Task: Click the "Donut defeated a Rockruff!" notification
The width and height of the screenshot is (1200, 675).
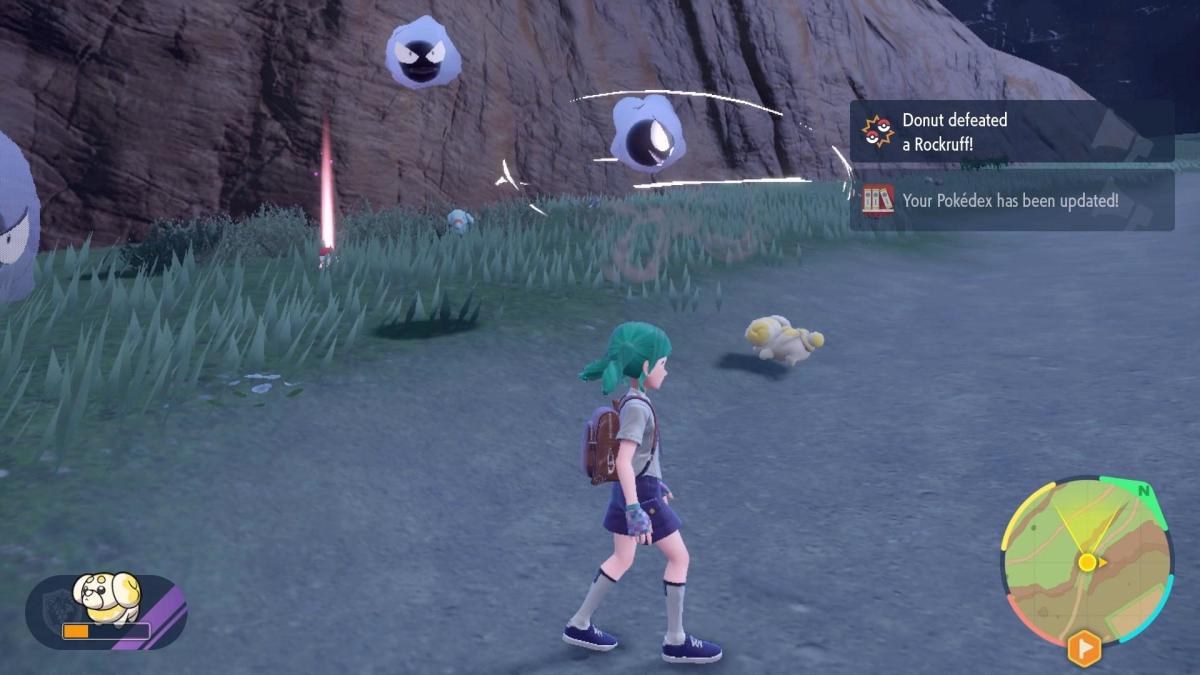Action: click(1011, 131)
